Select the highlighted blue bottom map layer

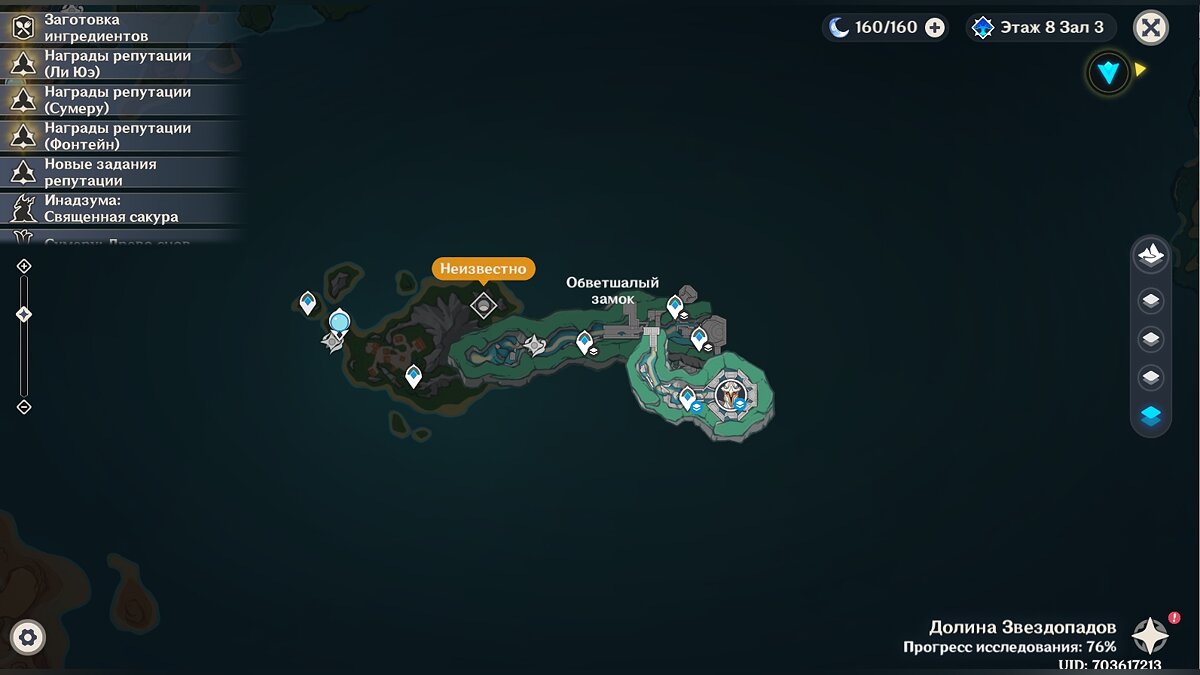pos(1151,417)
